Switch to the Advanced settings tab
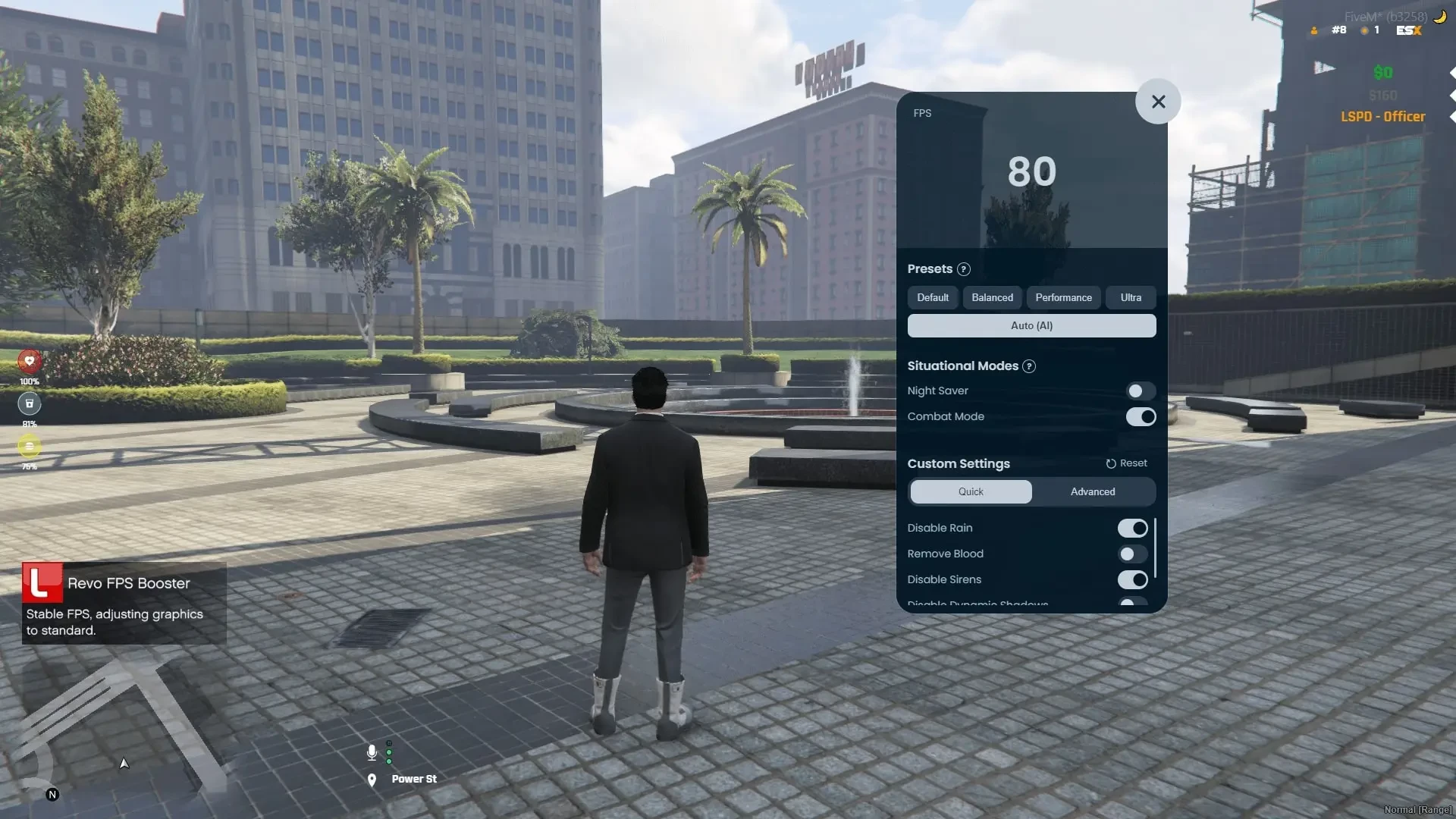 1092,491
